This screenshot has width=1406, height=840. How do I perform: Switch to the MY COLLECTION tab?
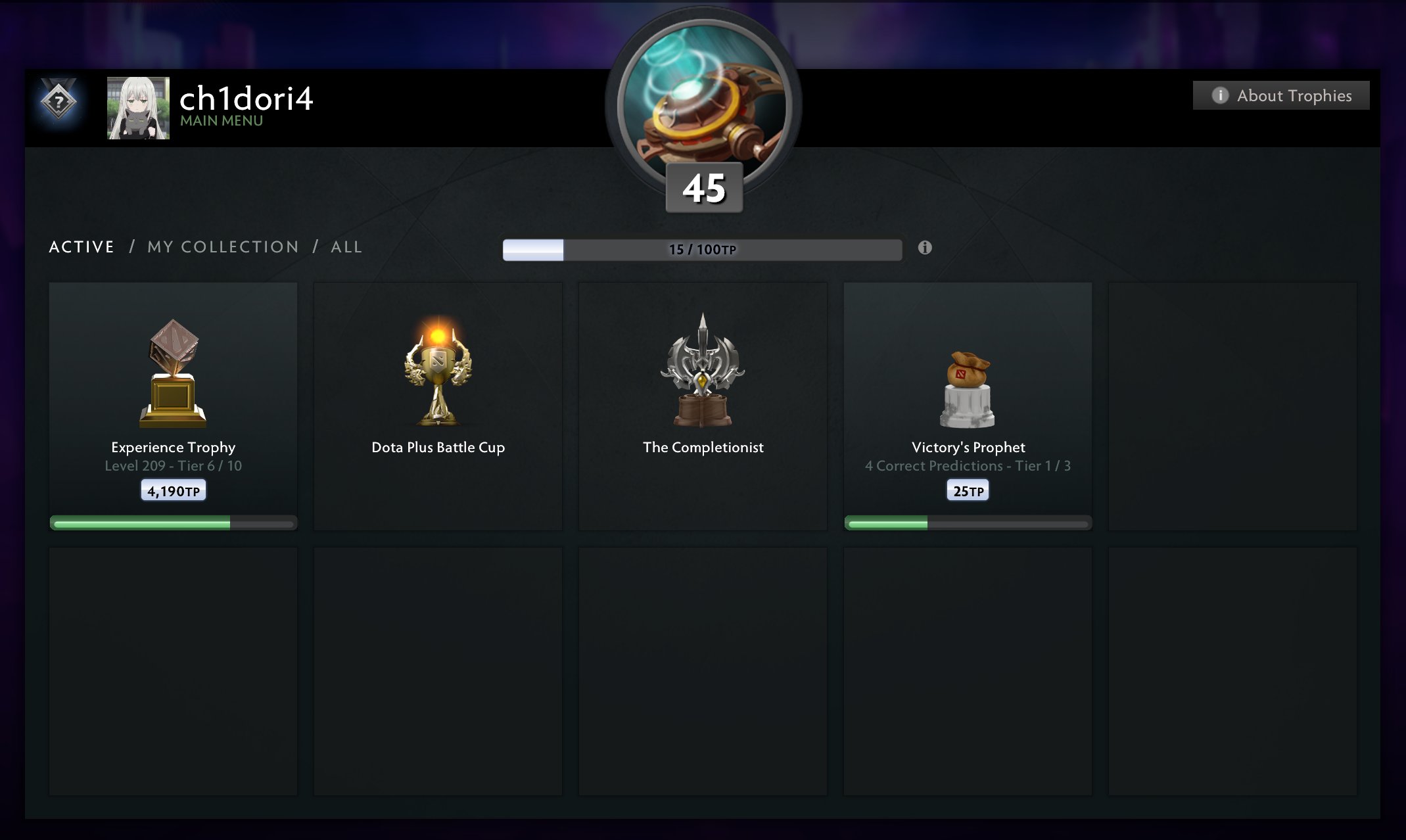[x=223, y=246]
